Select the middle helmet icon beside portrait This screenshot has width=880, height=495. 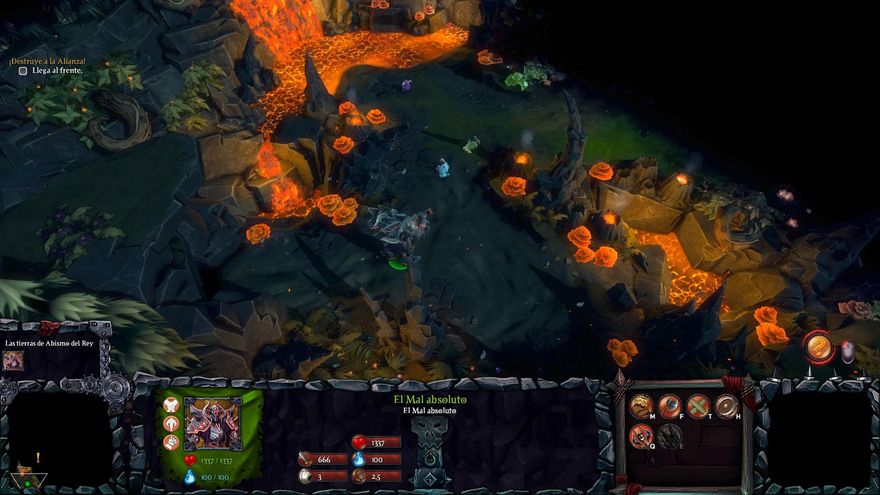click(x=171, y=424)
